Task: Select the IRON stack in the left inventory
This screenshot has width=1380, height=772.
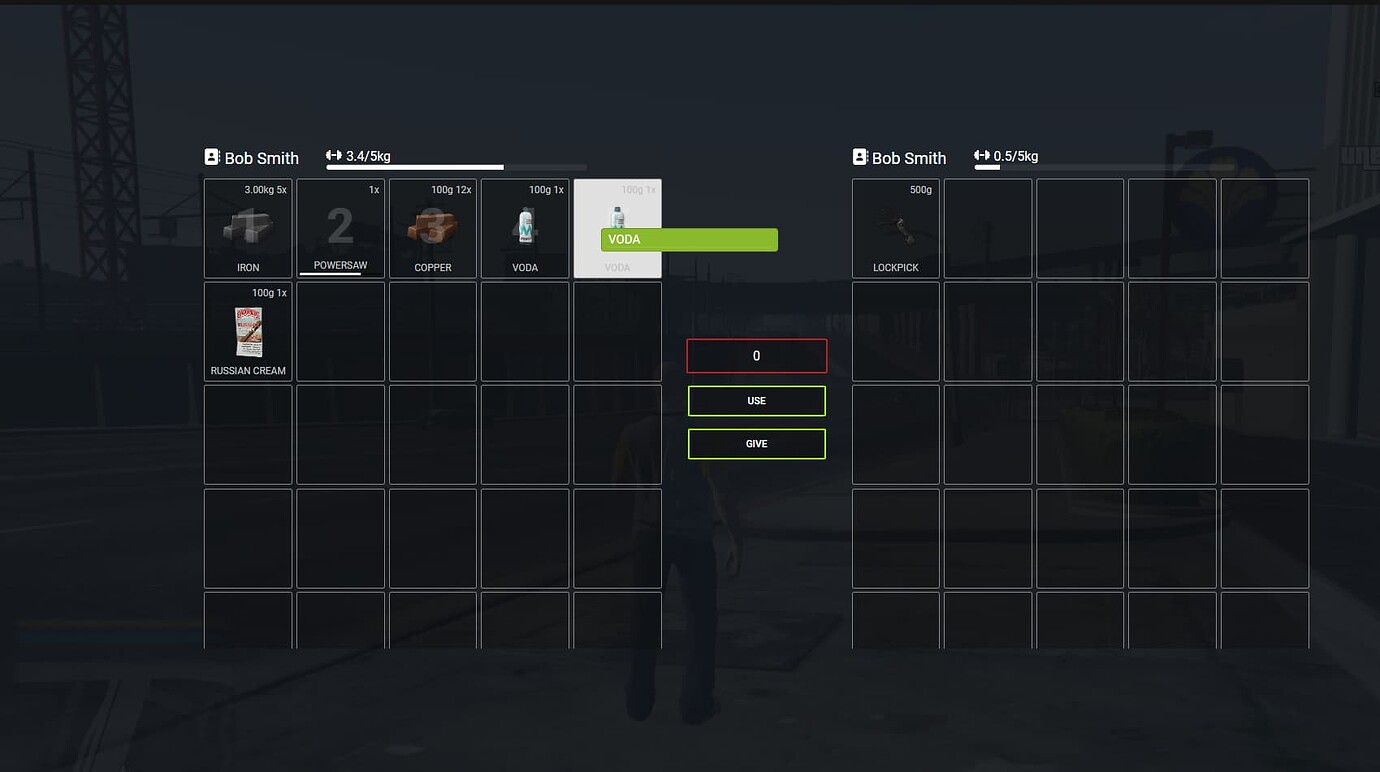Action: coord(247,228)
